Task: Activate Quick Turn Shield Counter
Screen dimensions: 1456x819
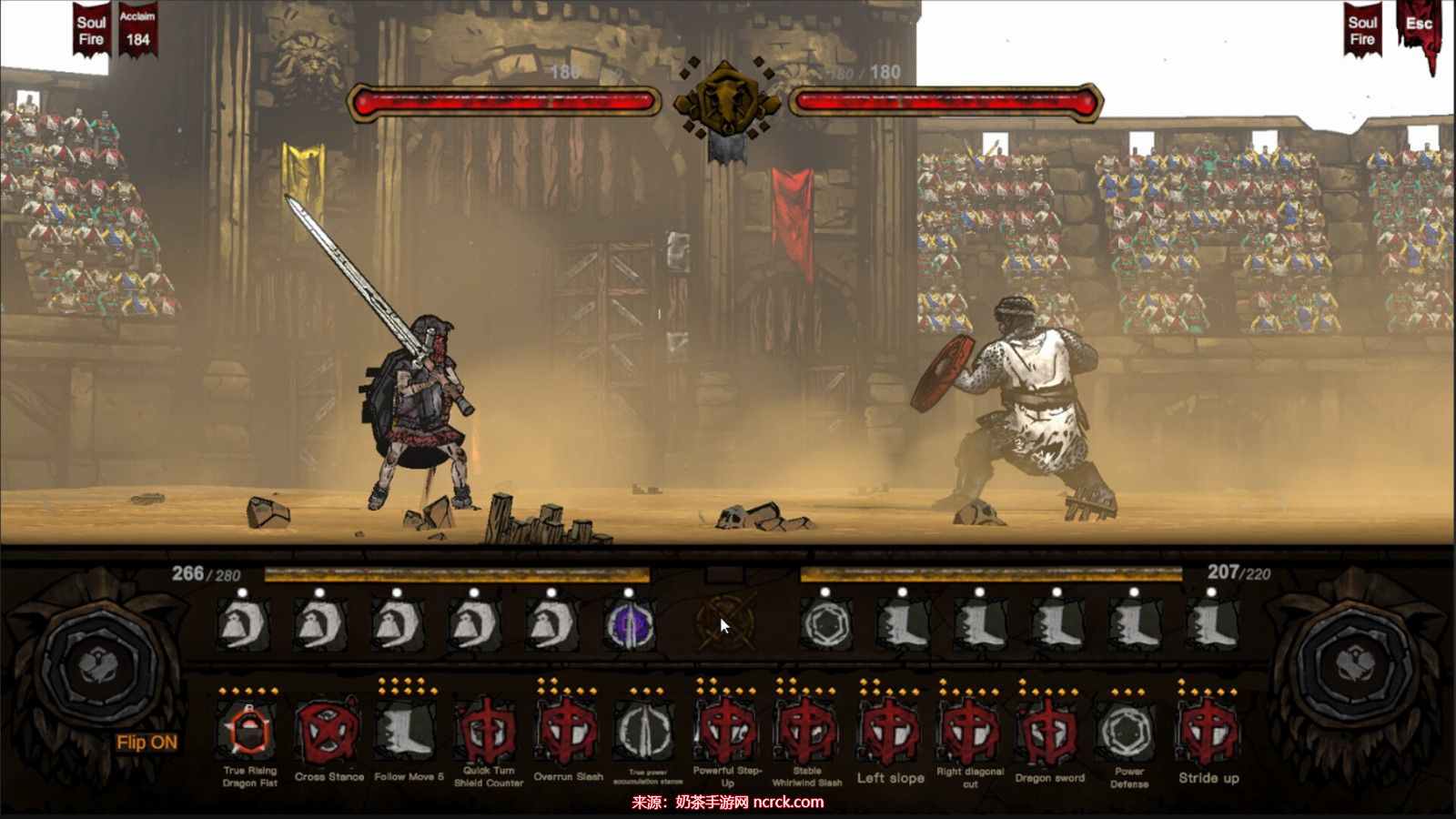Action: tap(489, 733)
